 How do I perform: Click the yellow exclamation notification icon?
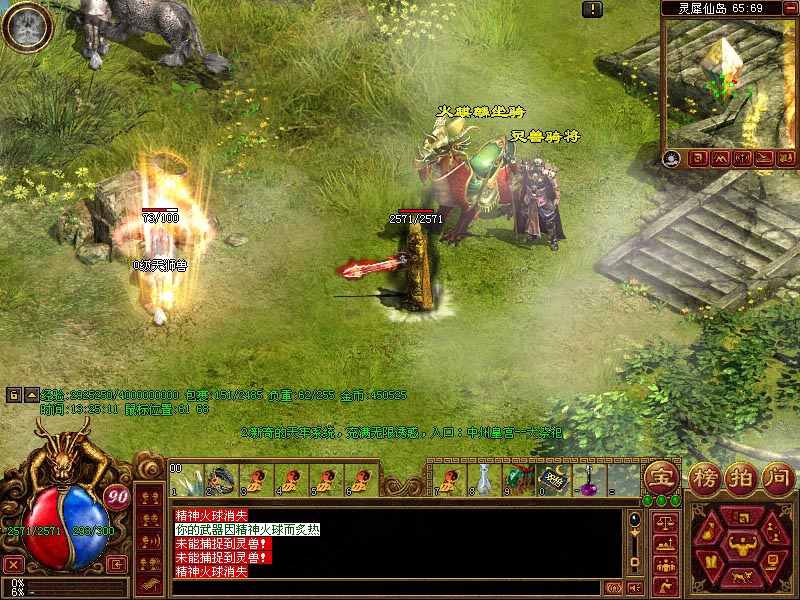(594, 9)
